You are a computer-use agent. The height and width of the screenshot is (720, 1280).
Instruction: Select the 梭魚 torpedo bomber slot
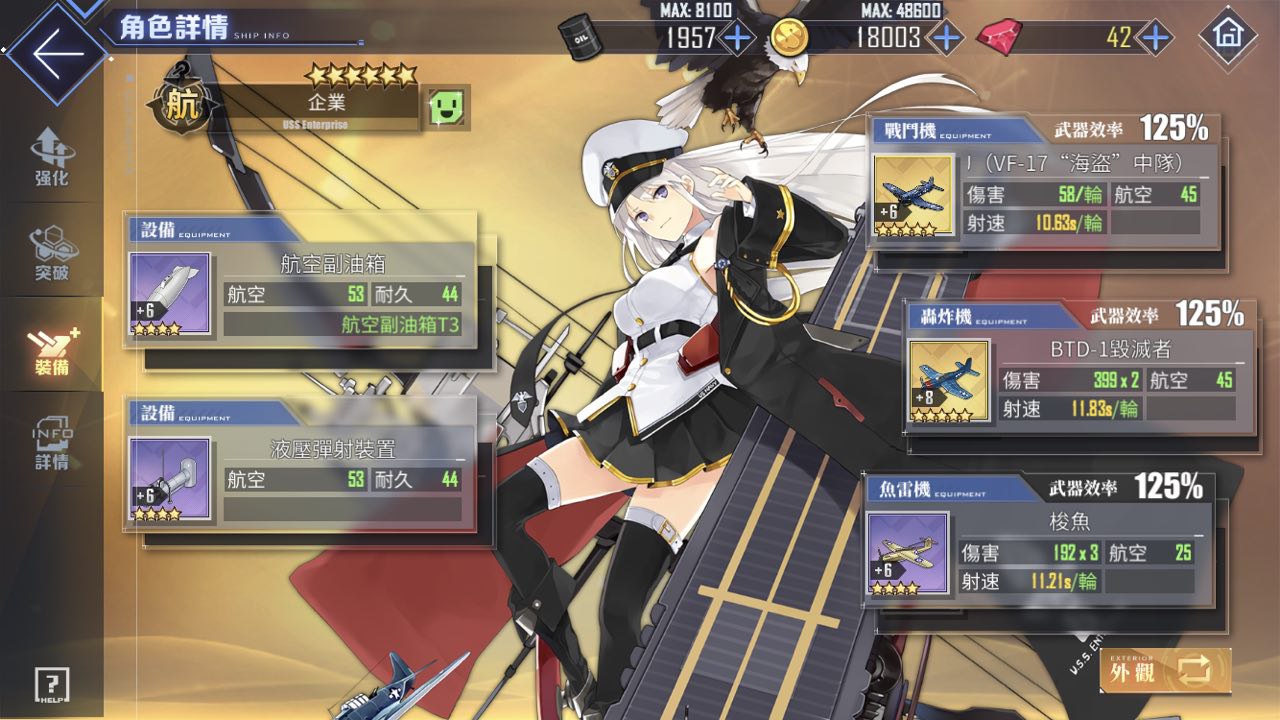tap(1040, 552)
